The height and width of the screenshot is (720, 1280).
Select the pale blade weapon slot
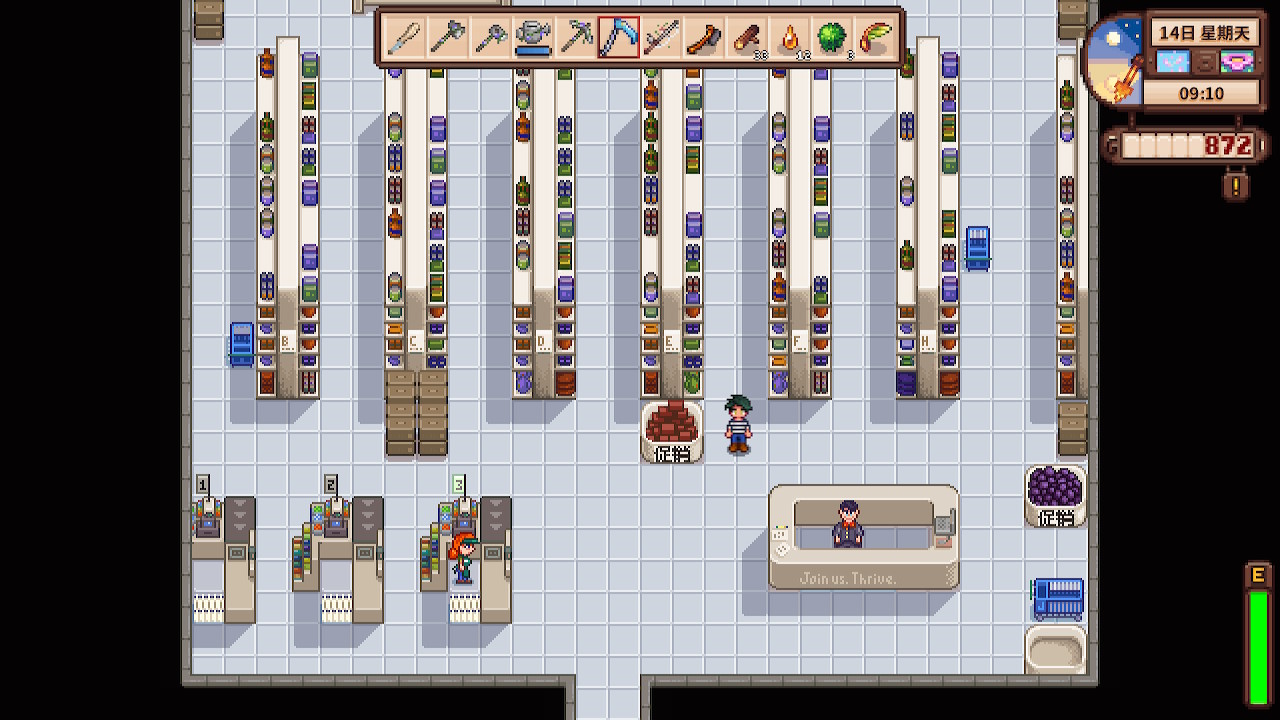pos(405,38)
